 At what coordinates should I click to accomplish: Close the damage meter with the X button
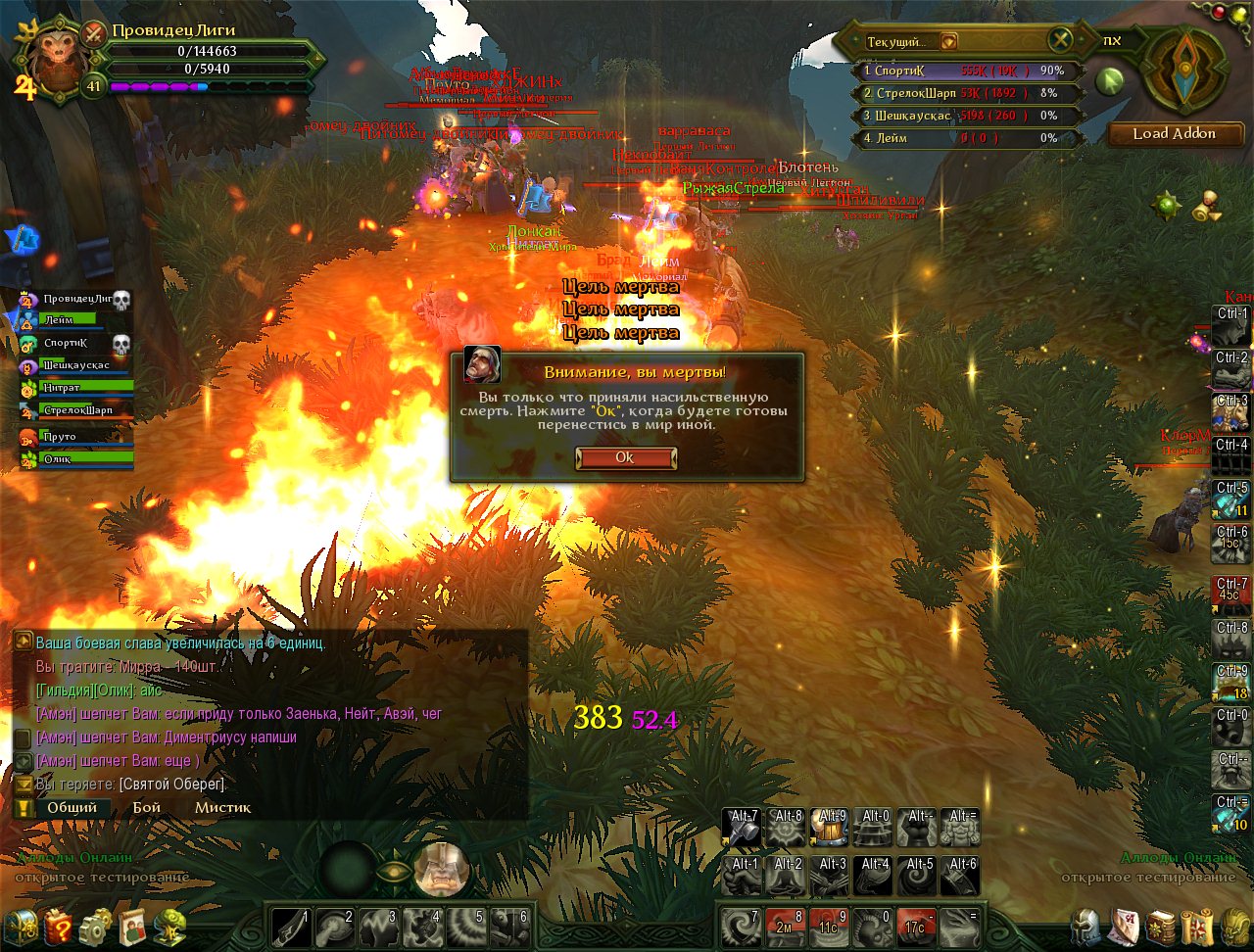pyautogui.click(x=1060, y=40)
